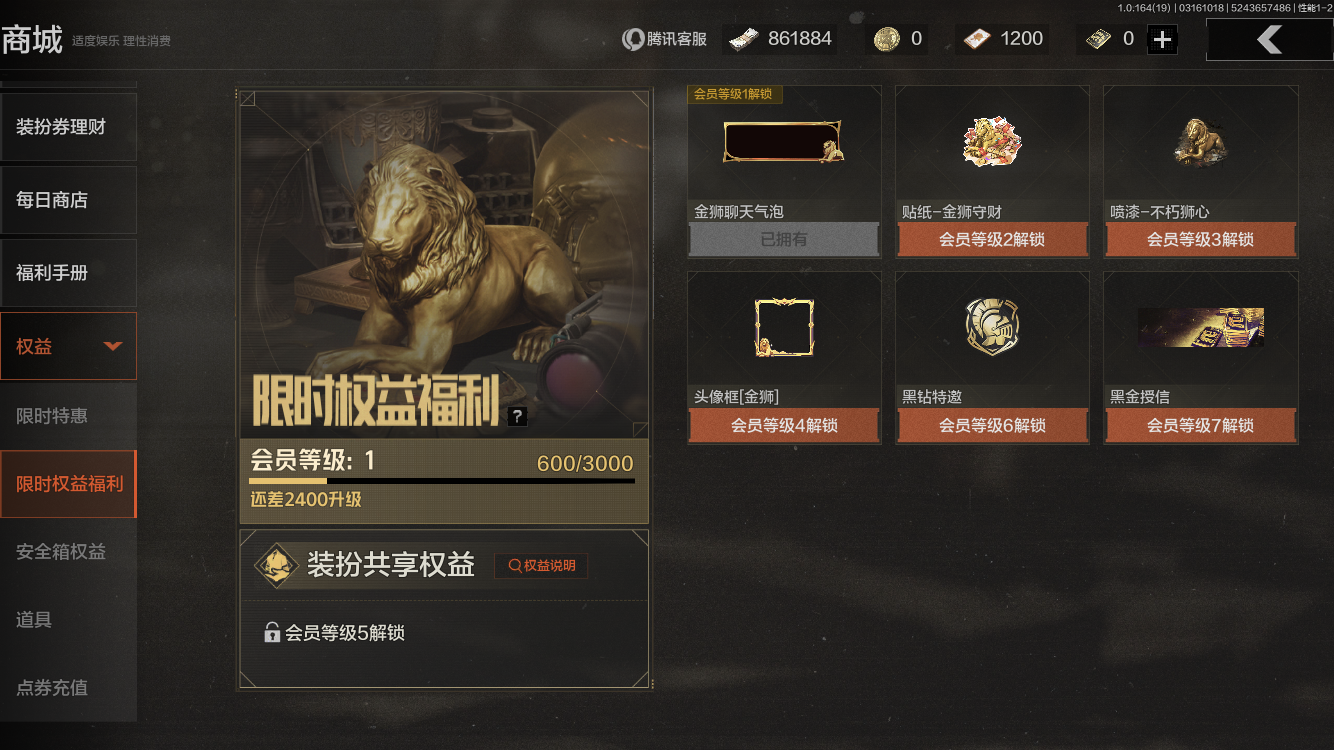Click the 黑钻特邀 emblem icon
Viewport: 1334px width, 750px height.
992,328
